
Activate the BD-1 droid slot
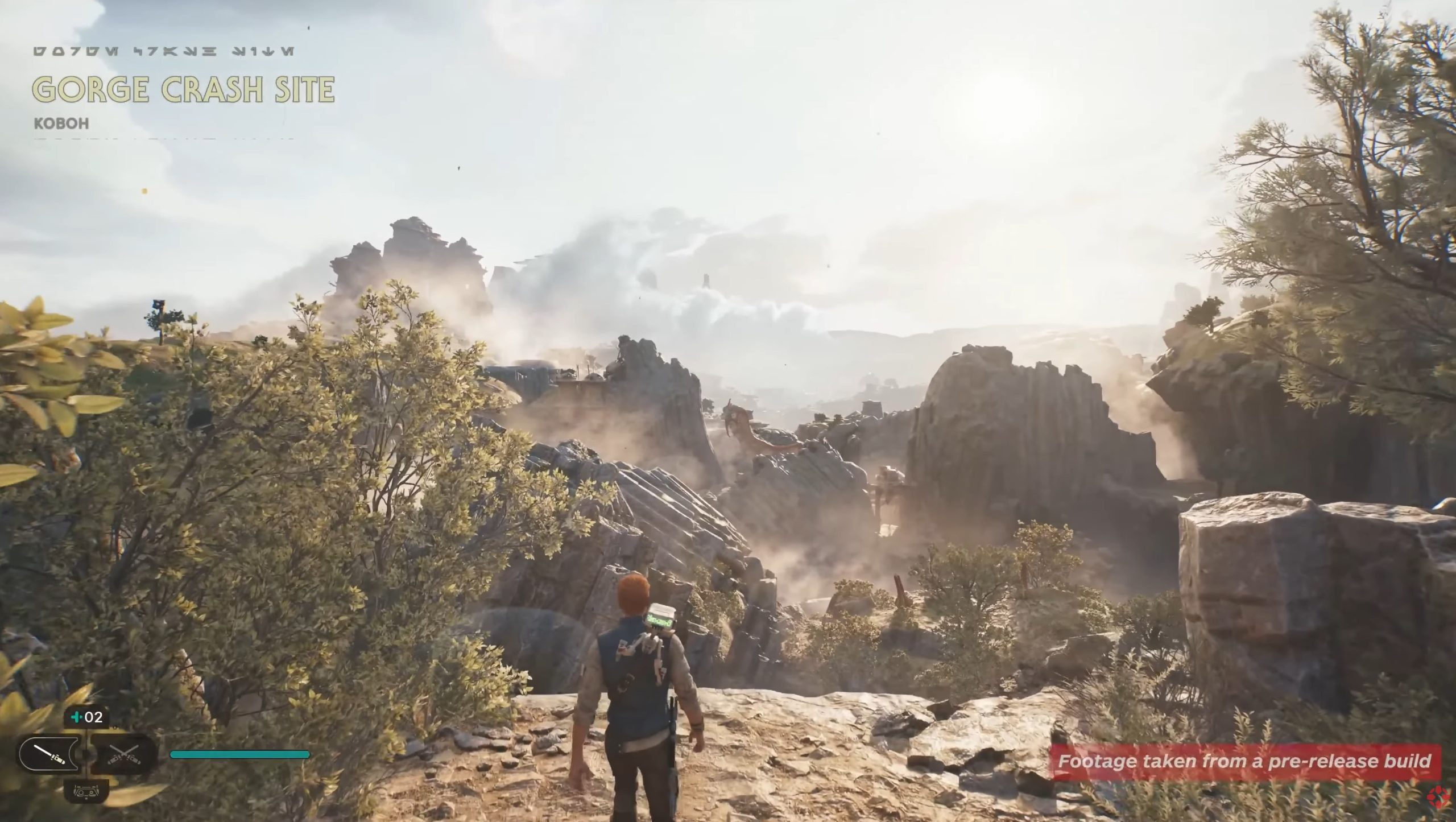[86, 790]
